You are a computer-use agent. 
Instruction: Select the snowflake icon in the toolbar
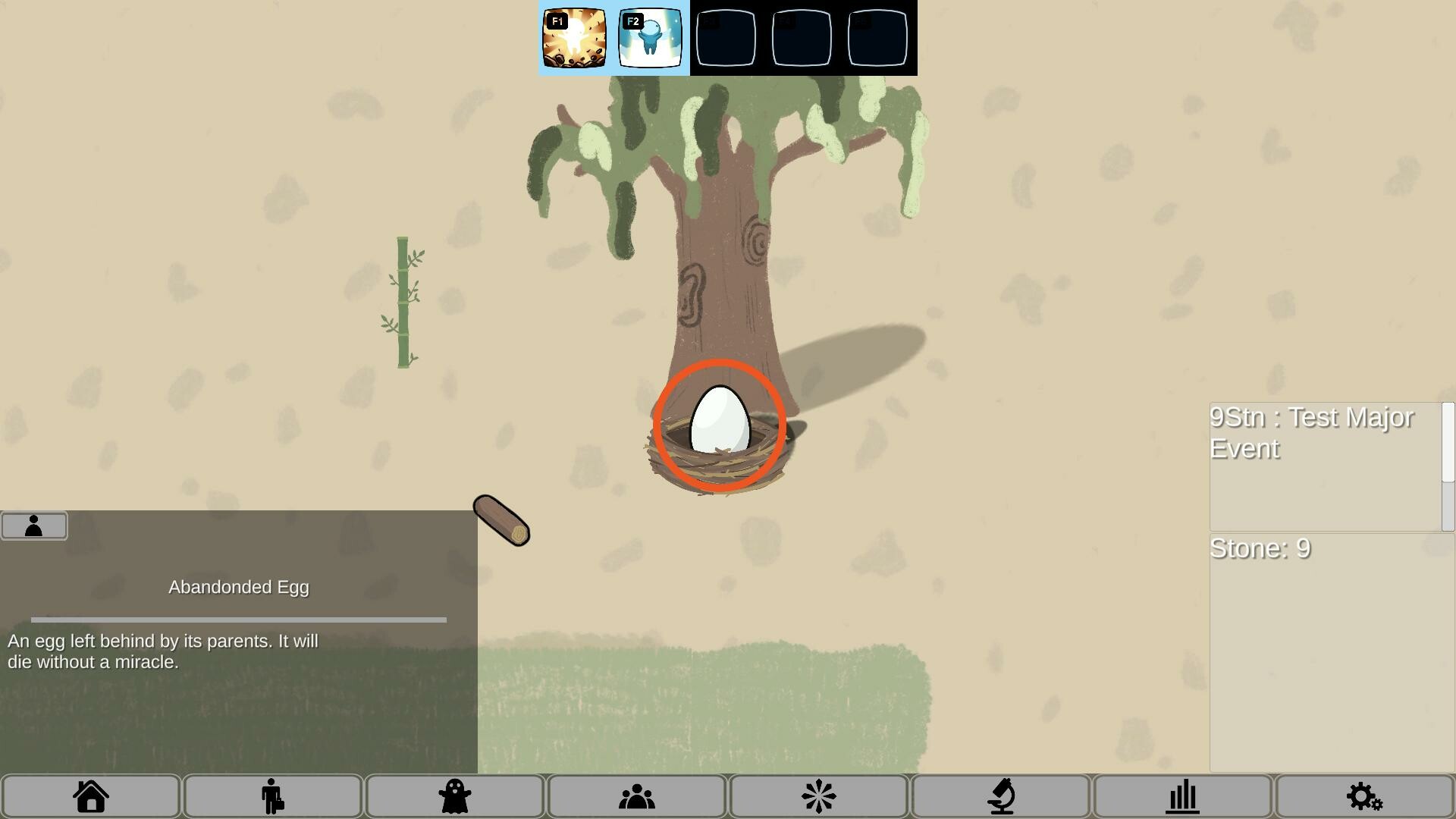click(x=818, y=796)
